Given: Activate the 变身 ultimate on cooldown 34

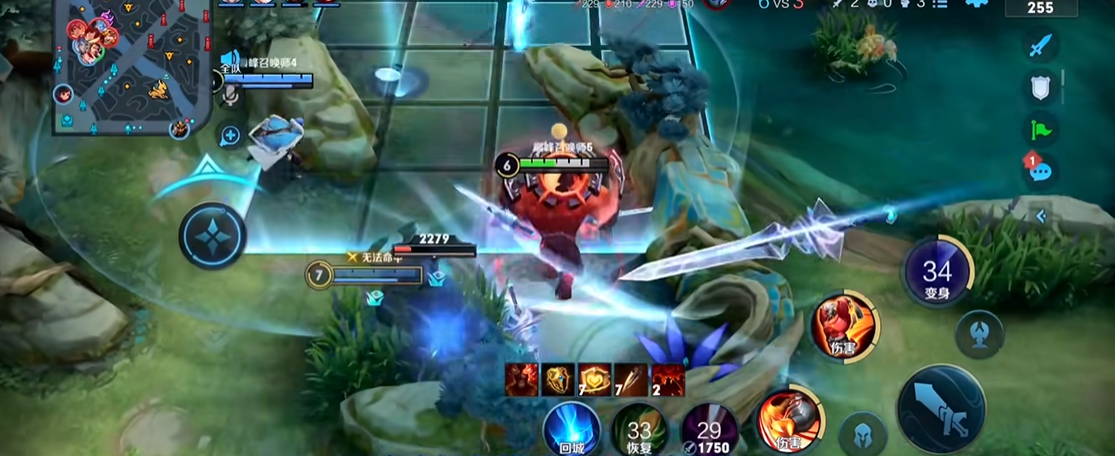Looking at the screenshot, I should click(x=937, y=274).
